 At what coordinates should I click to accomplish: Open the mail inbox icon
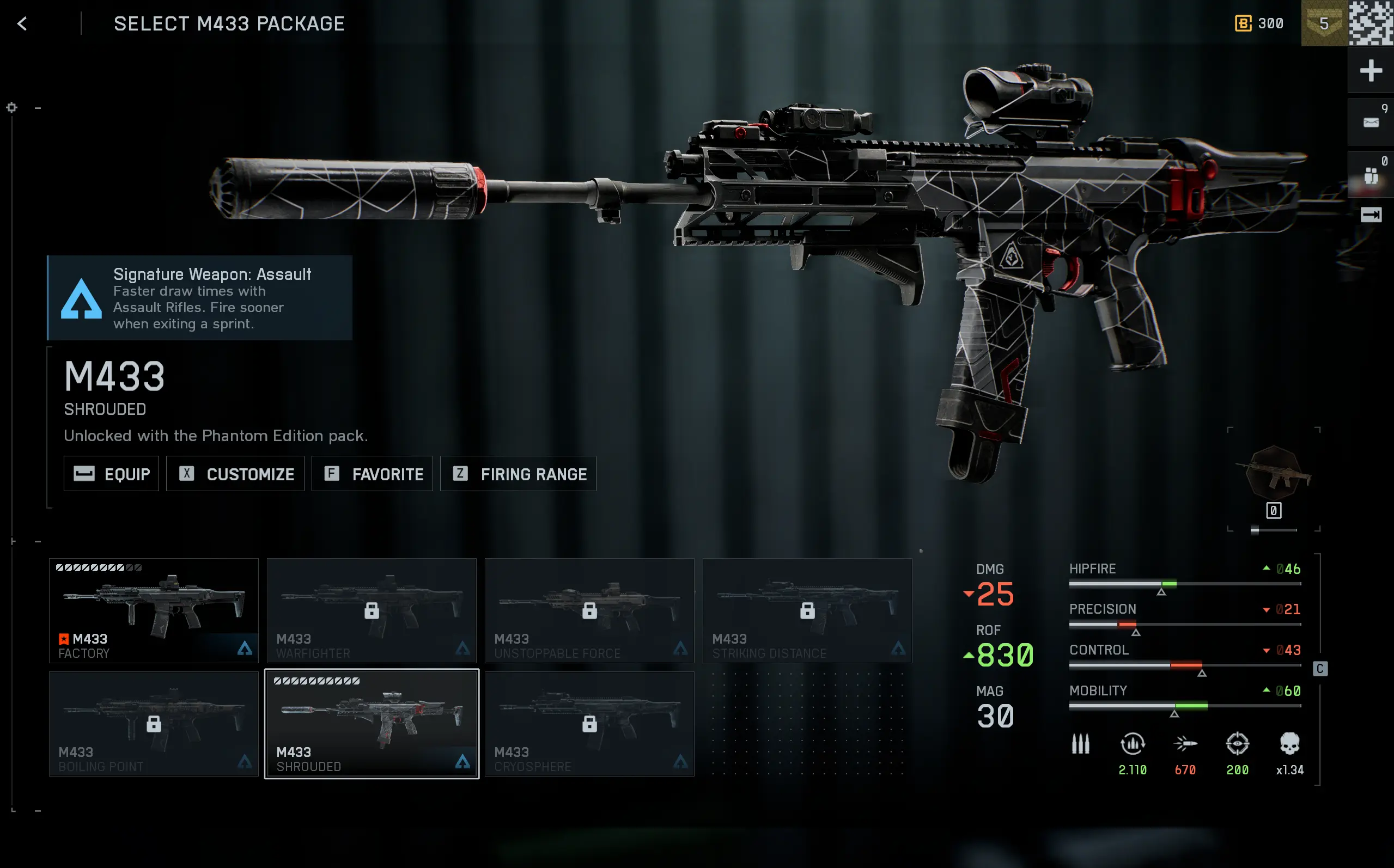[1371, 121]
